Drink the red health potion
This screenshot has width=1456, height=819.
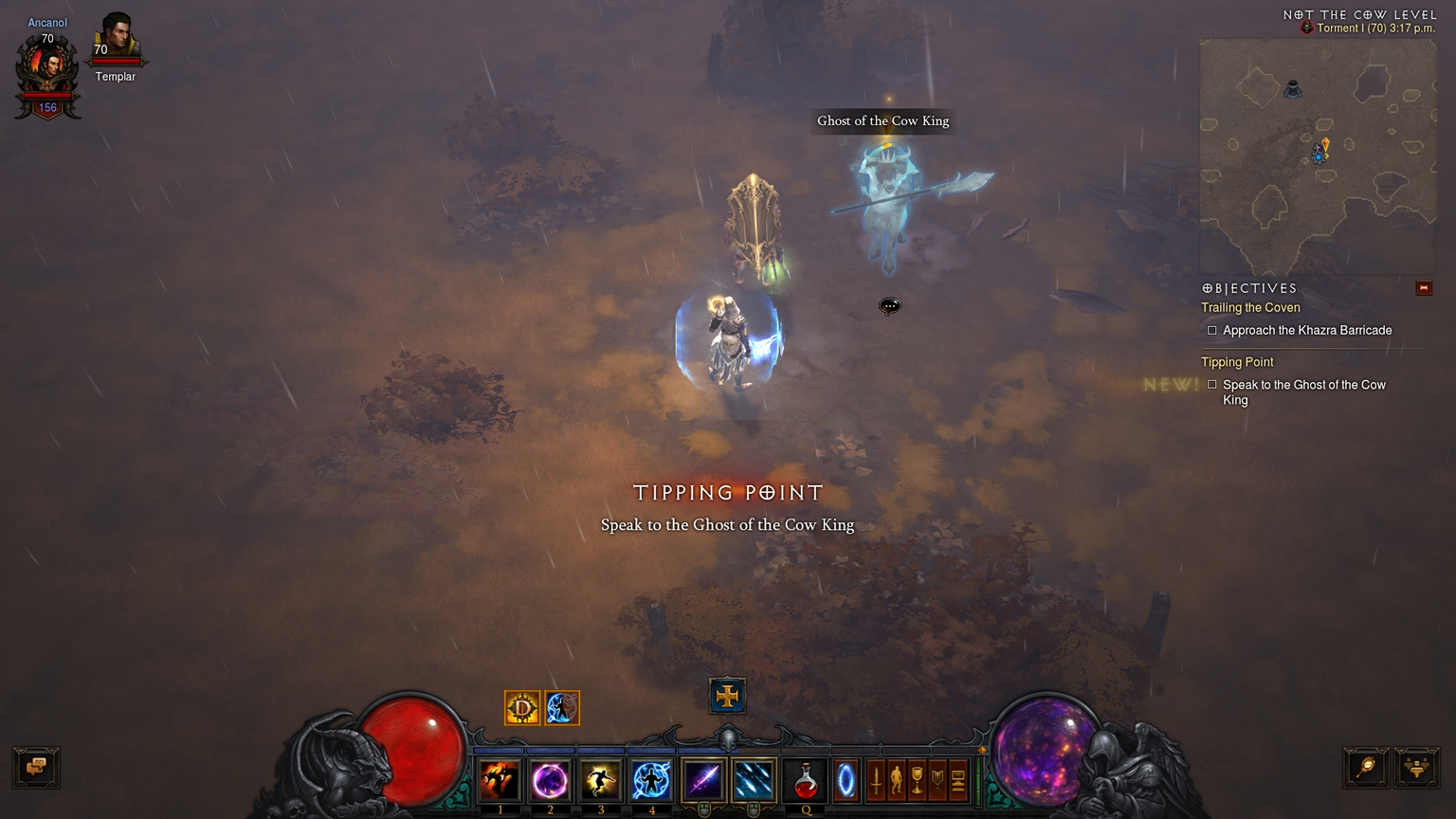click(x=806, y=780)
